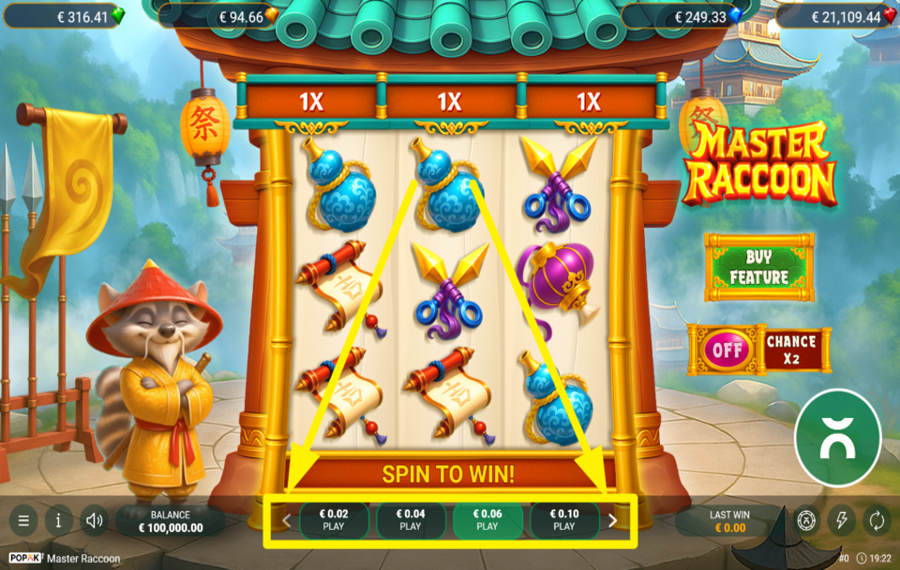
Task: Open the Buy Feature menu
Action: (759, 267)
